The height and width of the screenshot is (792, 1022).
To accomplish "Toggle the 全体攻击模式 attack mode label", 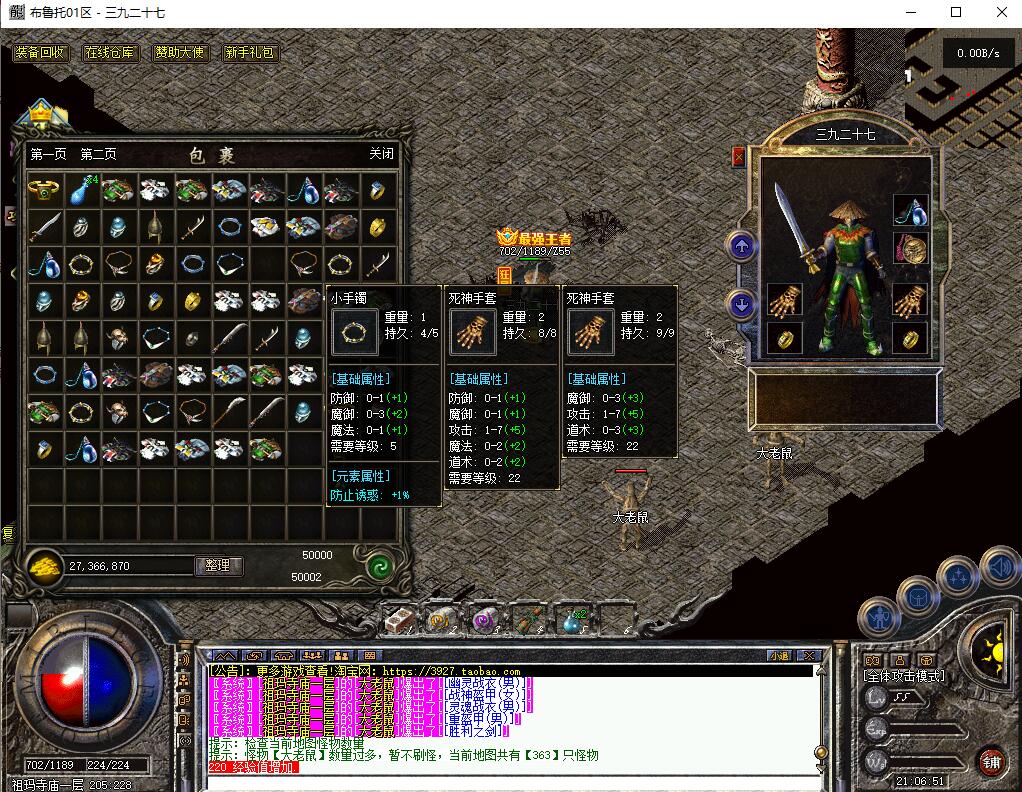I will (904, 676).
